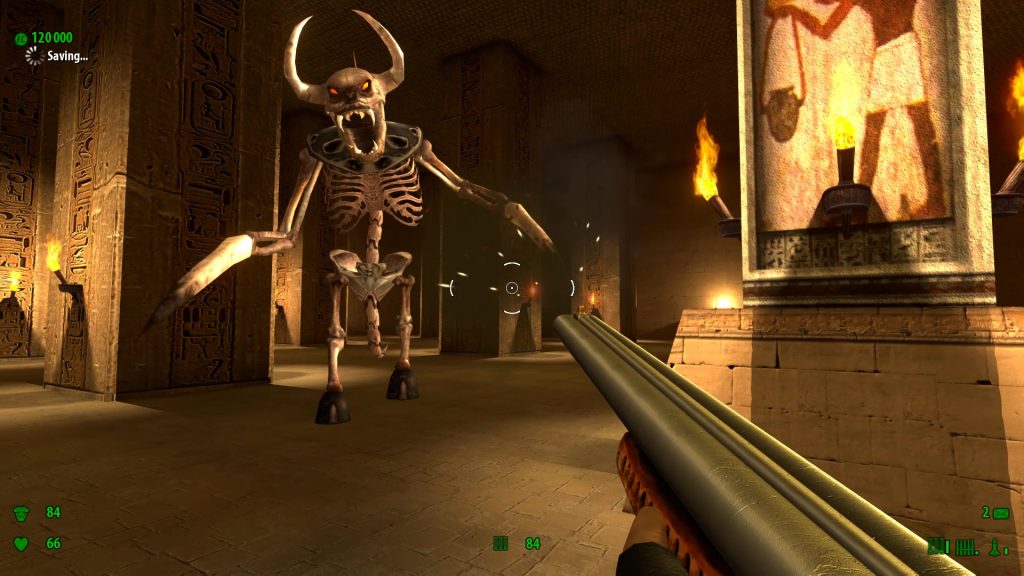This screenshot has width=1024, height=576.
Task: Click the armor vest icon
Action: point(20,513)
